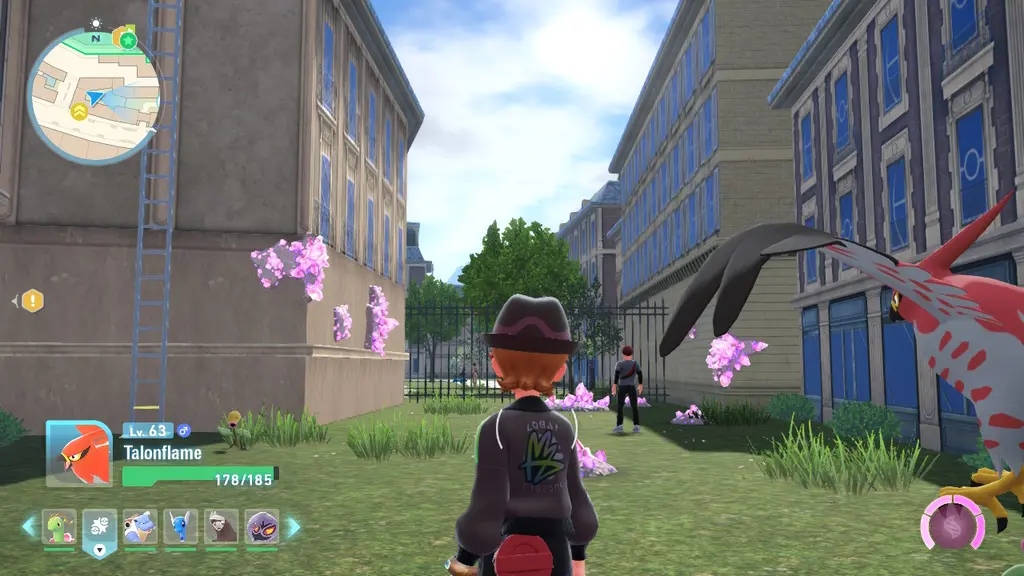
Task: Select the brown hooded Pokémon party slot
Action: tap(221, 526)
